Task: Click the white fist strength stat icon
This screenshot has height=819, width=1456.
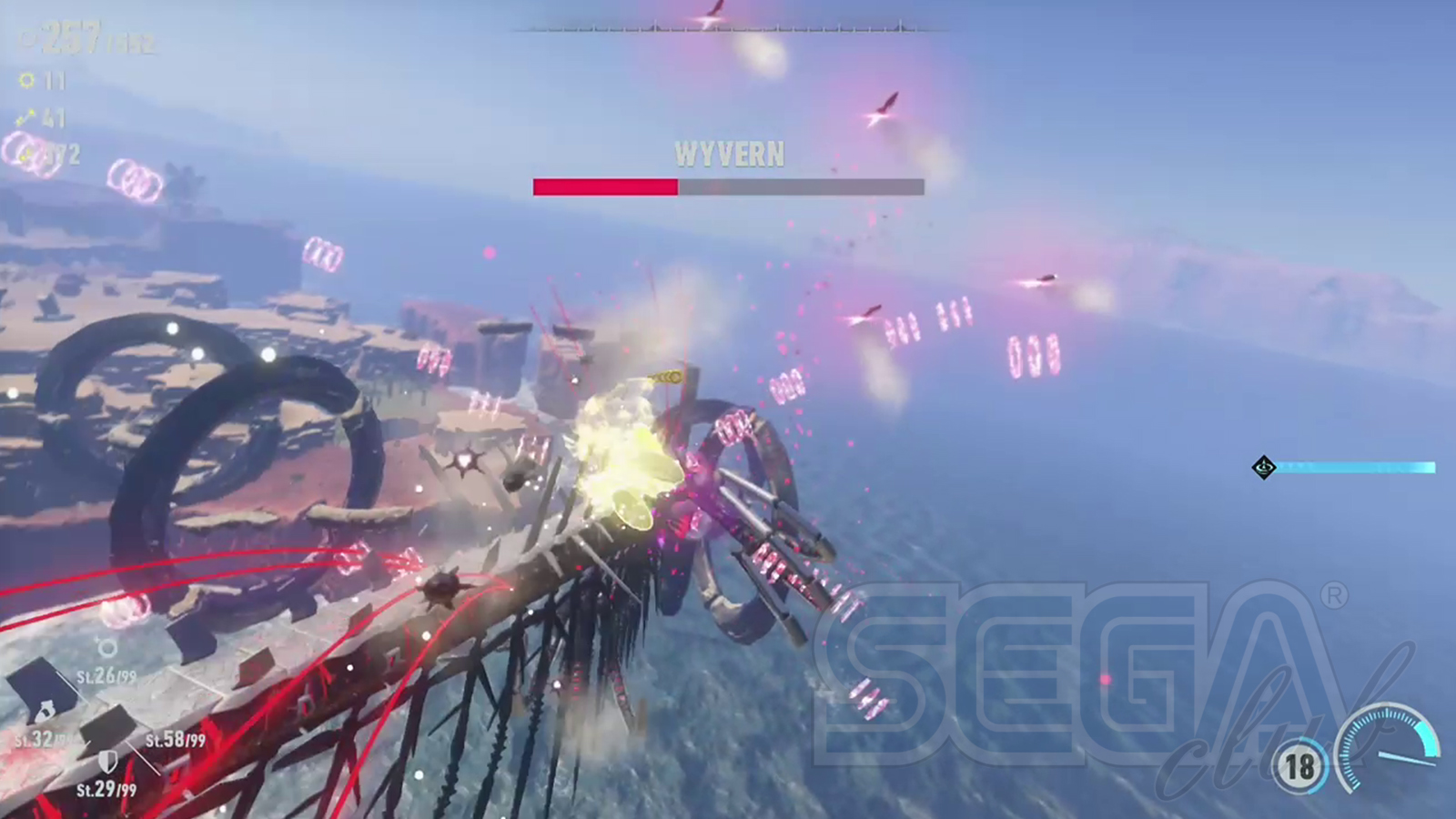Action: pos(43,711)
